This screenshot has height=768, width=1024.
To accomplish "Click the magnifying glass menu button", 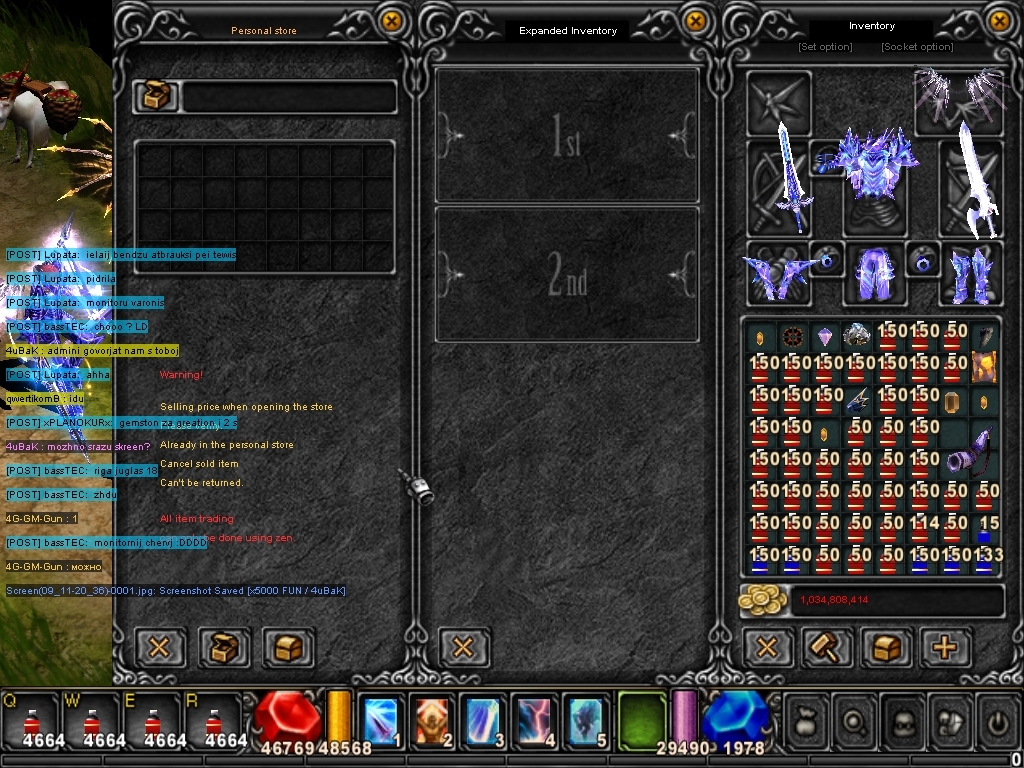I will (x=853, y=720).
